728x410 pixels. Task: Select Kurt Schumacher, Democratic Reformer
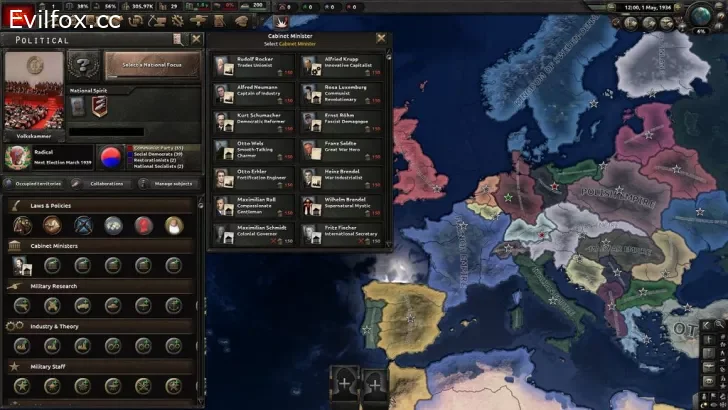click(x=252, y=122)
